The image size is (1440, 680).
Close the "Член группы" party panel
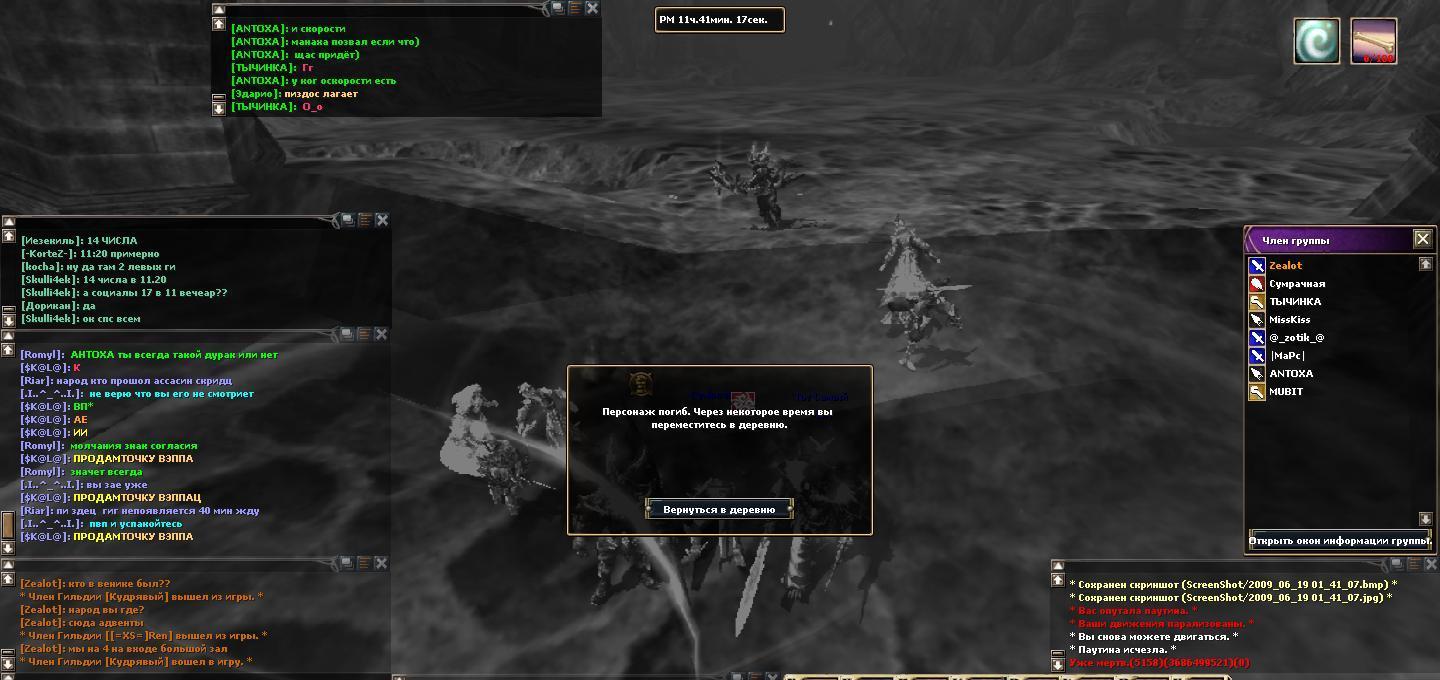coord(1422,239)
